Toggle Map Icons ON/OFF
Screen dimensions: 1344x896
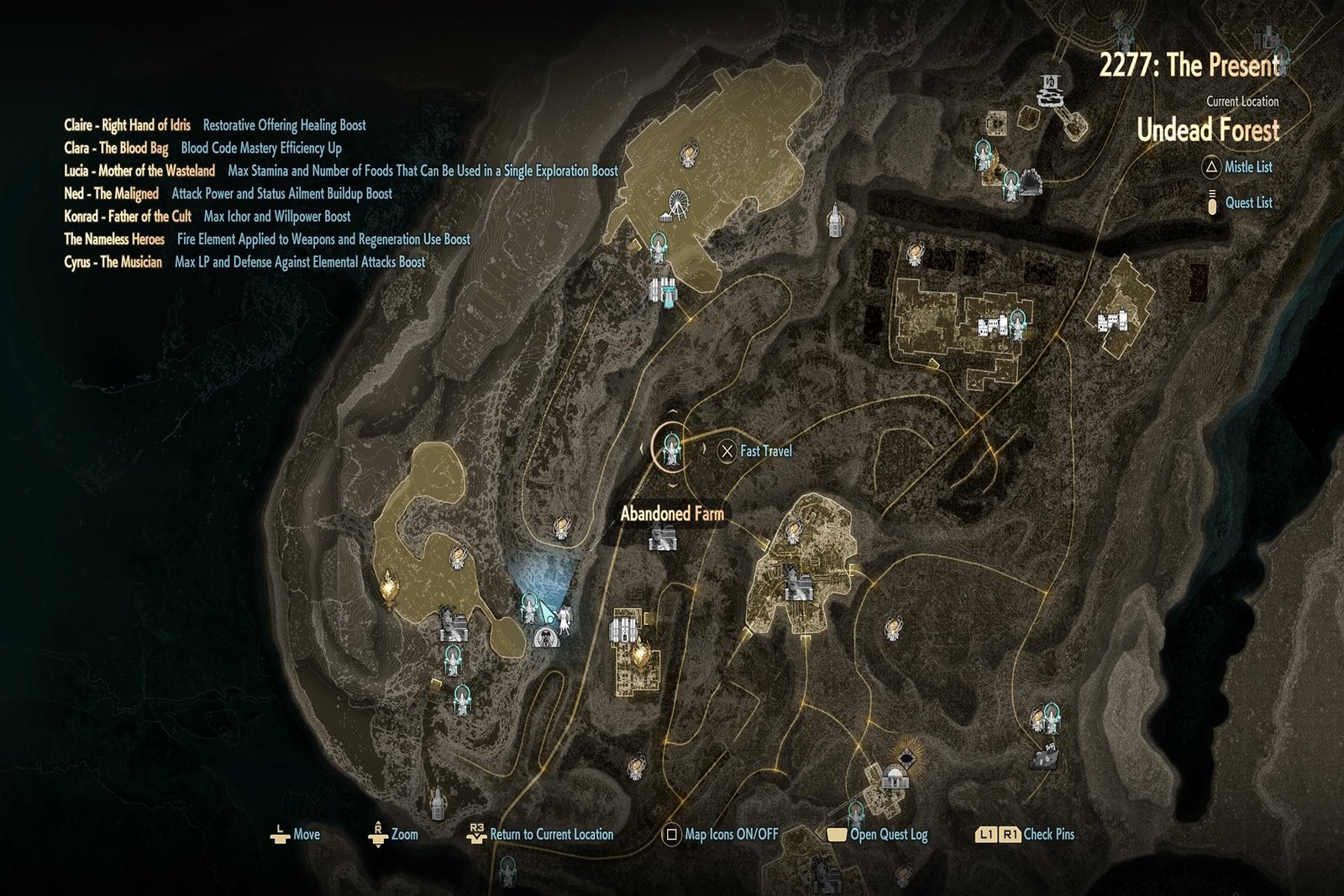pos(721,835)
